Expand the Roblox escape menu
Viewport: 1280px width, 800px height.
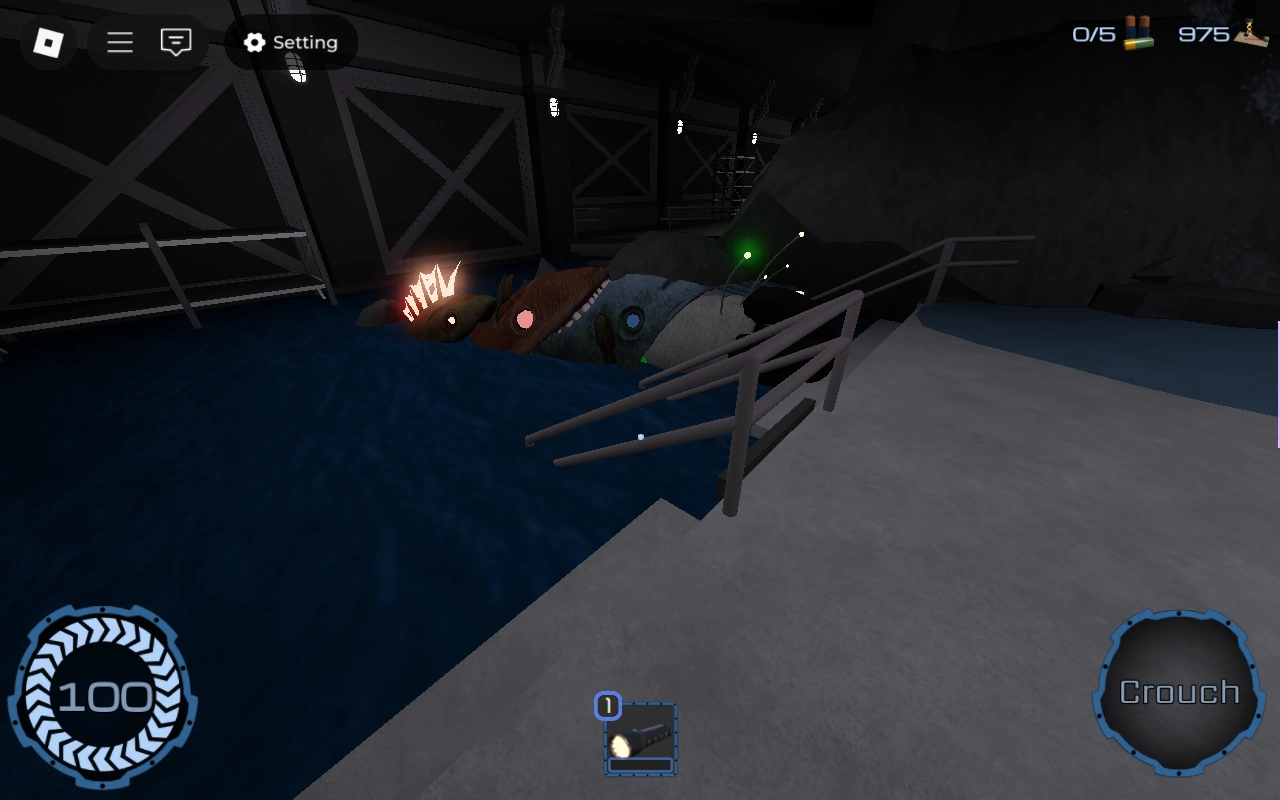click(x=48, y=44)
